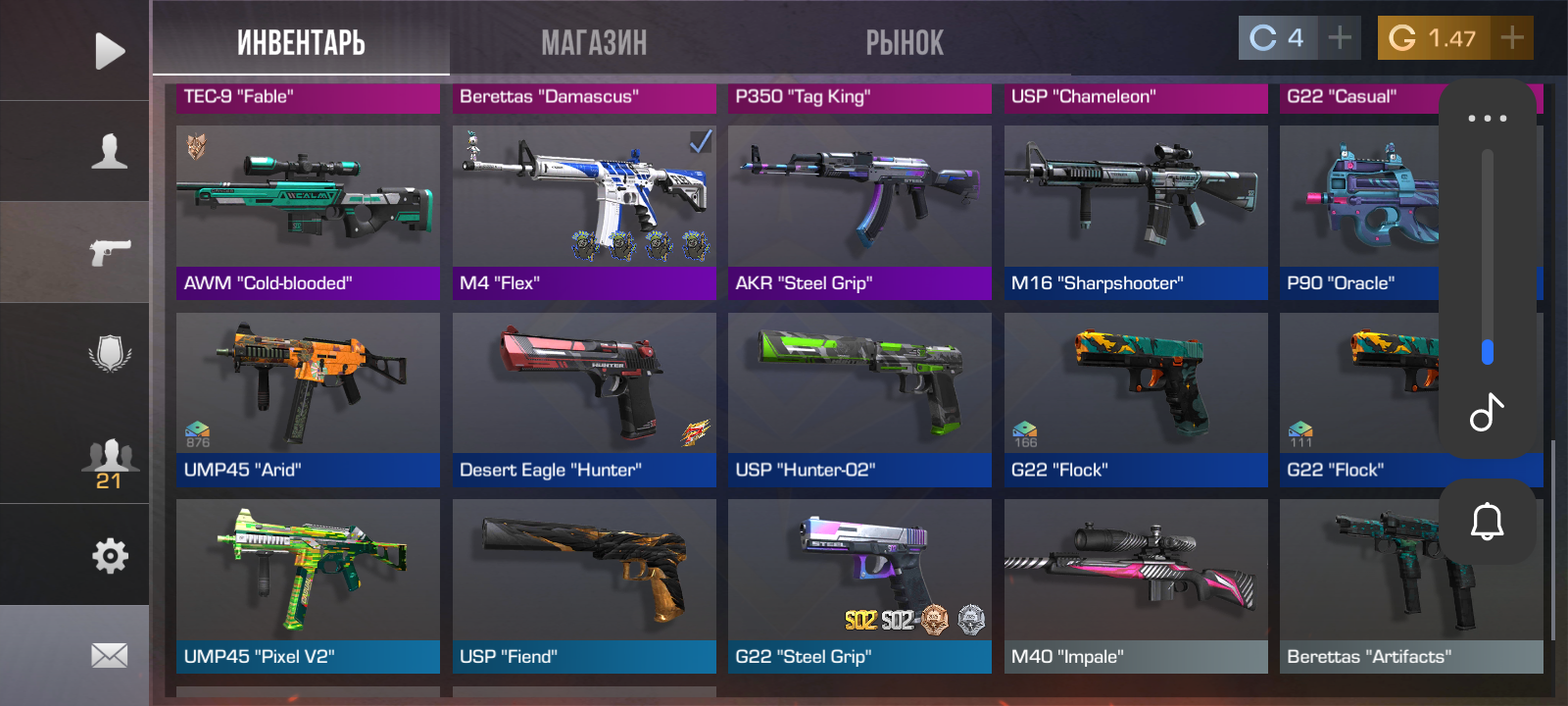Open the mail envelope inbox

[x=109, y=655]
